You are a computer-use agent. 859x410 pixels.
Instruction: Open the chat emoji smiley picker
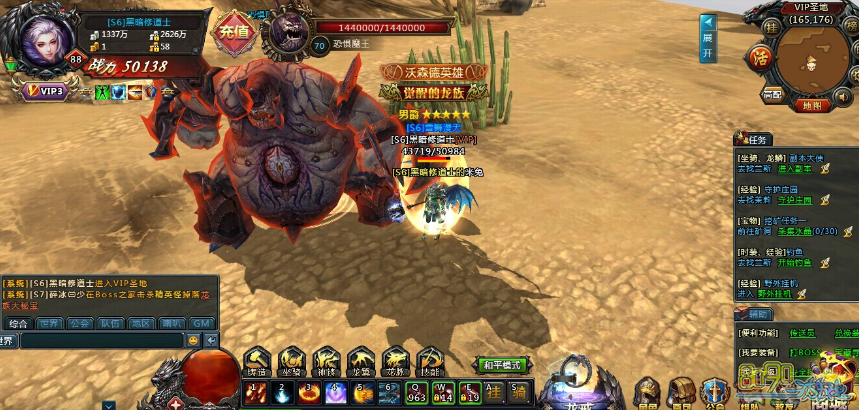(193, 340)
